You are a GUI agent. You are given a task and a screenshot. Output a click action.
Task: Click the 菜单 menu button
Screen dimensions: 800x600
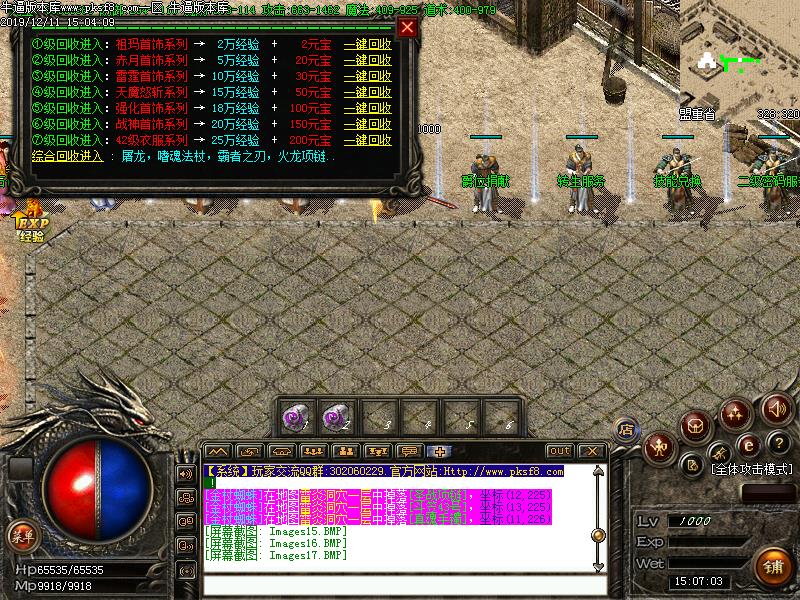click(x=20, y=535)
